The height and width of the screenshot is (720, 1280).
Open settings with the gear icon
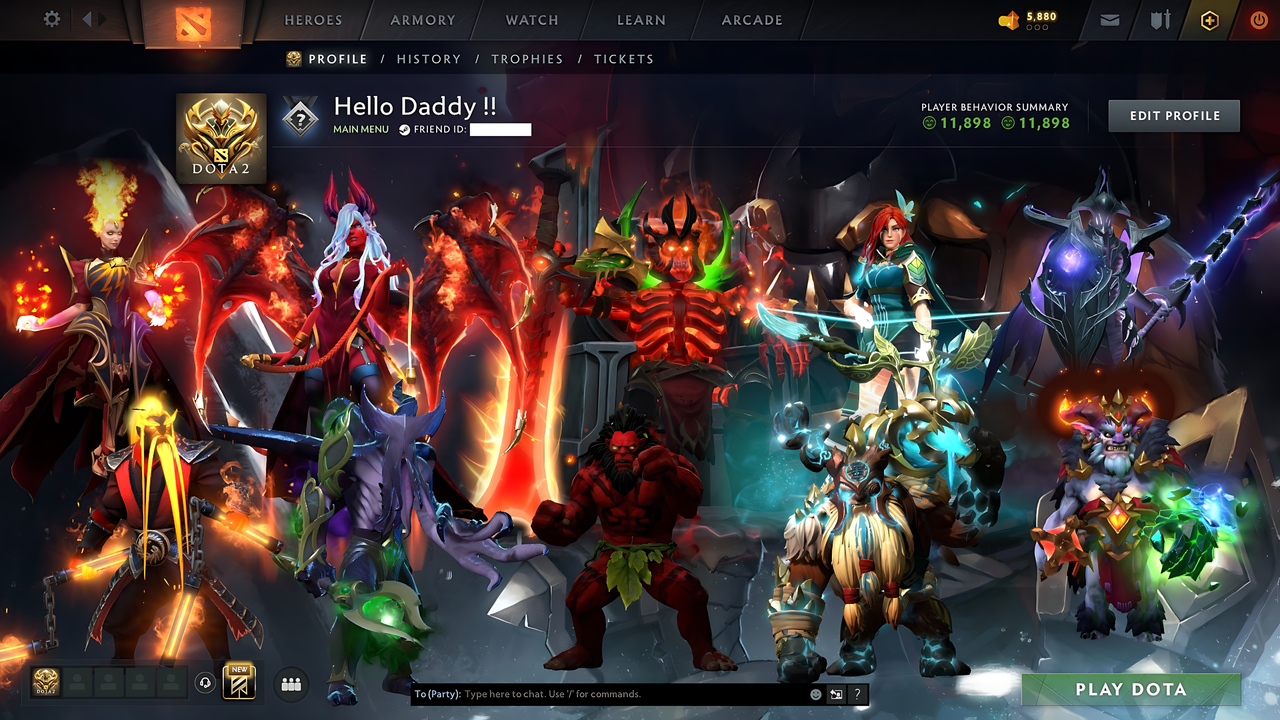click(51, 18)
